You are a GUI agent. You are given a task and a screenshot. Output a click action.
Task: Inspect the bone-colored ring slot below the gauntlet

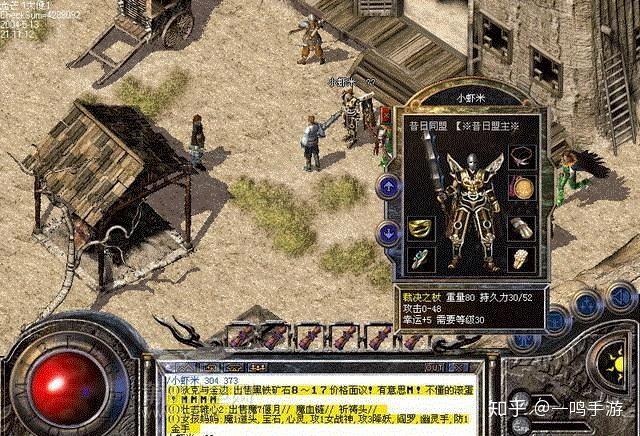521,259
